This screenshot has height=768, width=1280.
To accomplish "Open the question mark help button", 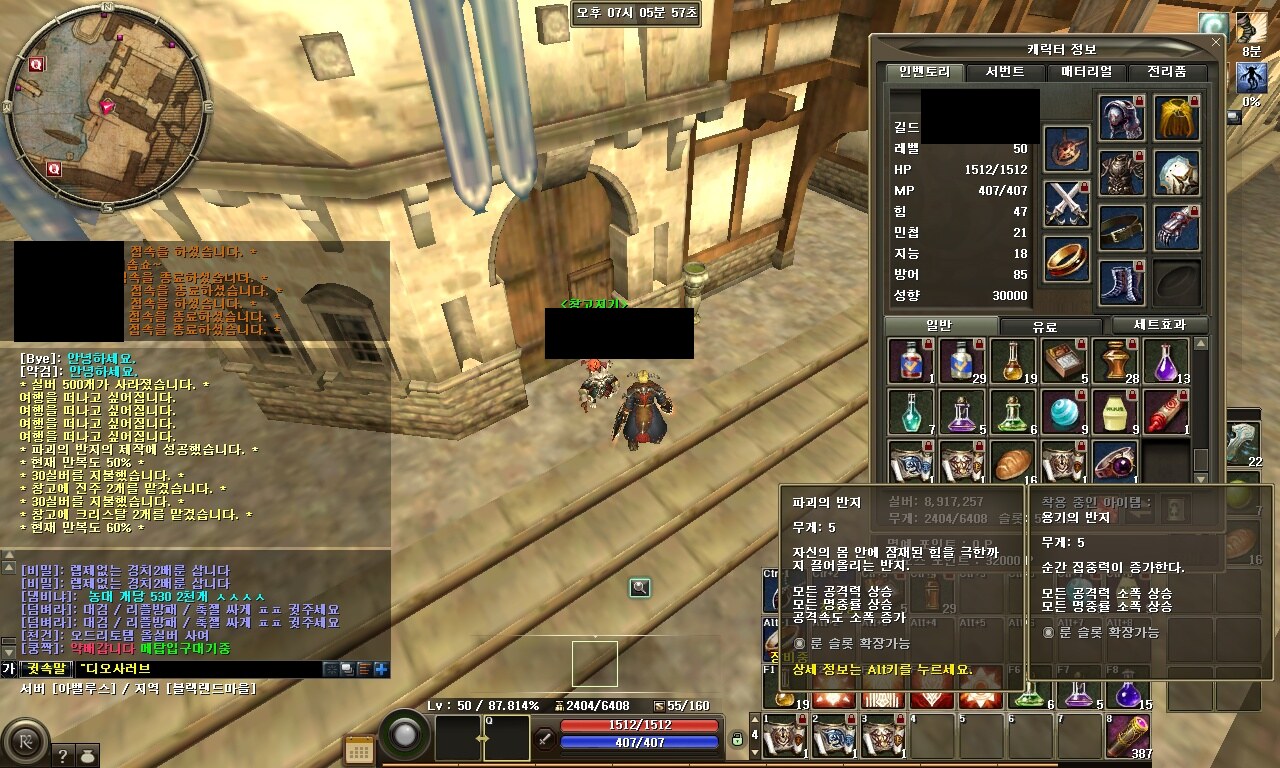I will pos(62,756).
